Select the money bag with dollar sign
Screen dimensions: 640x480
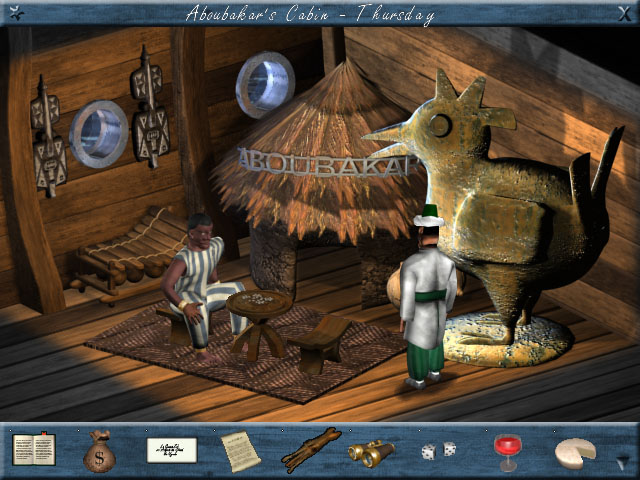coord(99,450)
